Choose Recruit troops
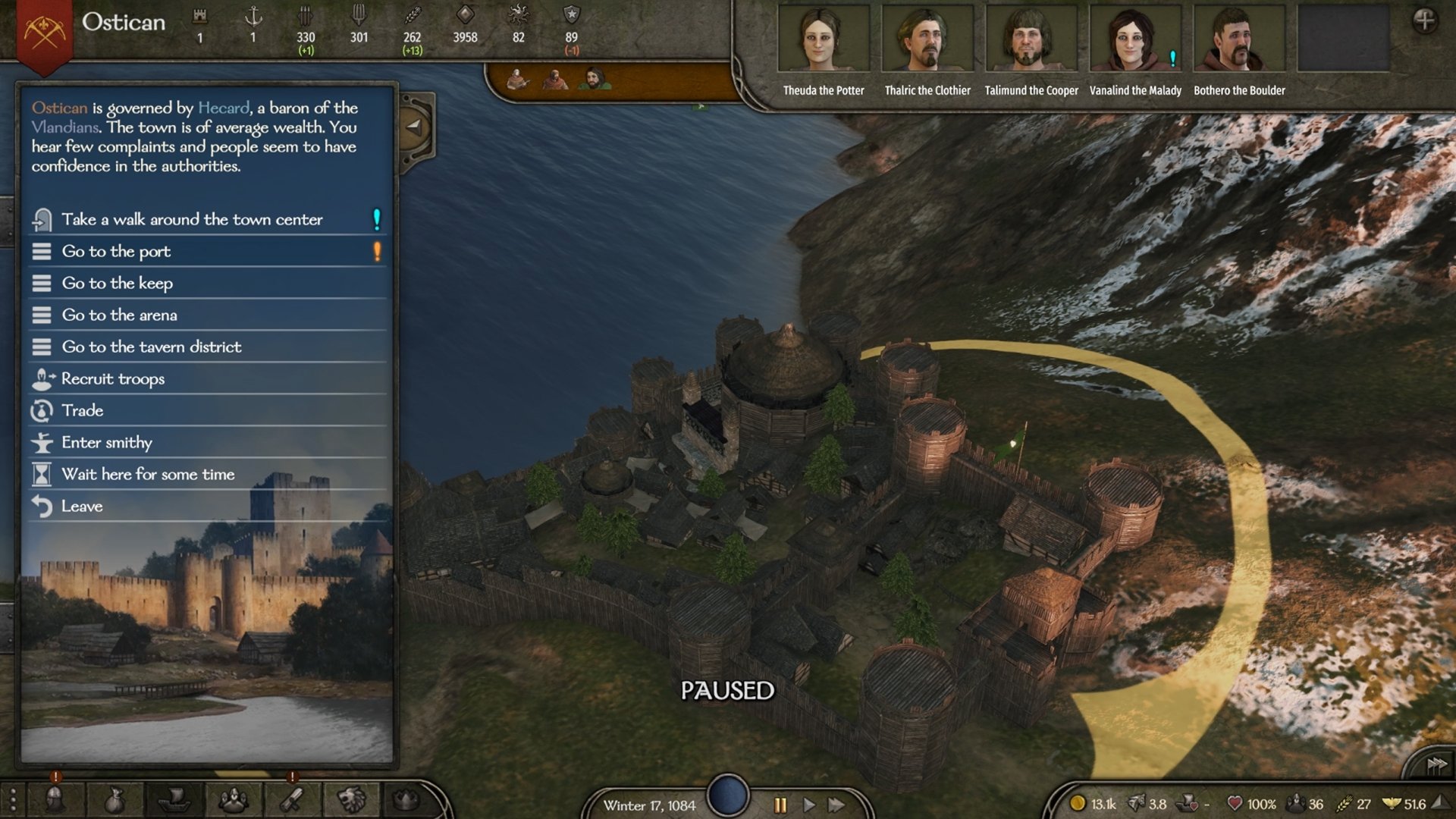The width and height of the screenshot is (1456, 819). pyautogui.click(x=113, y=379)
